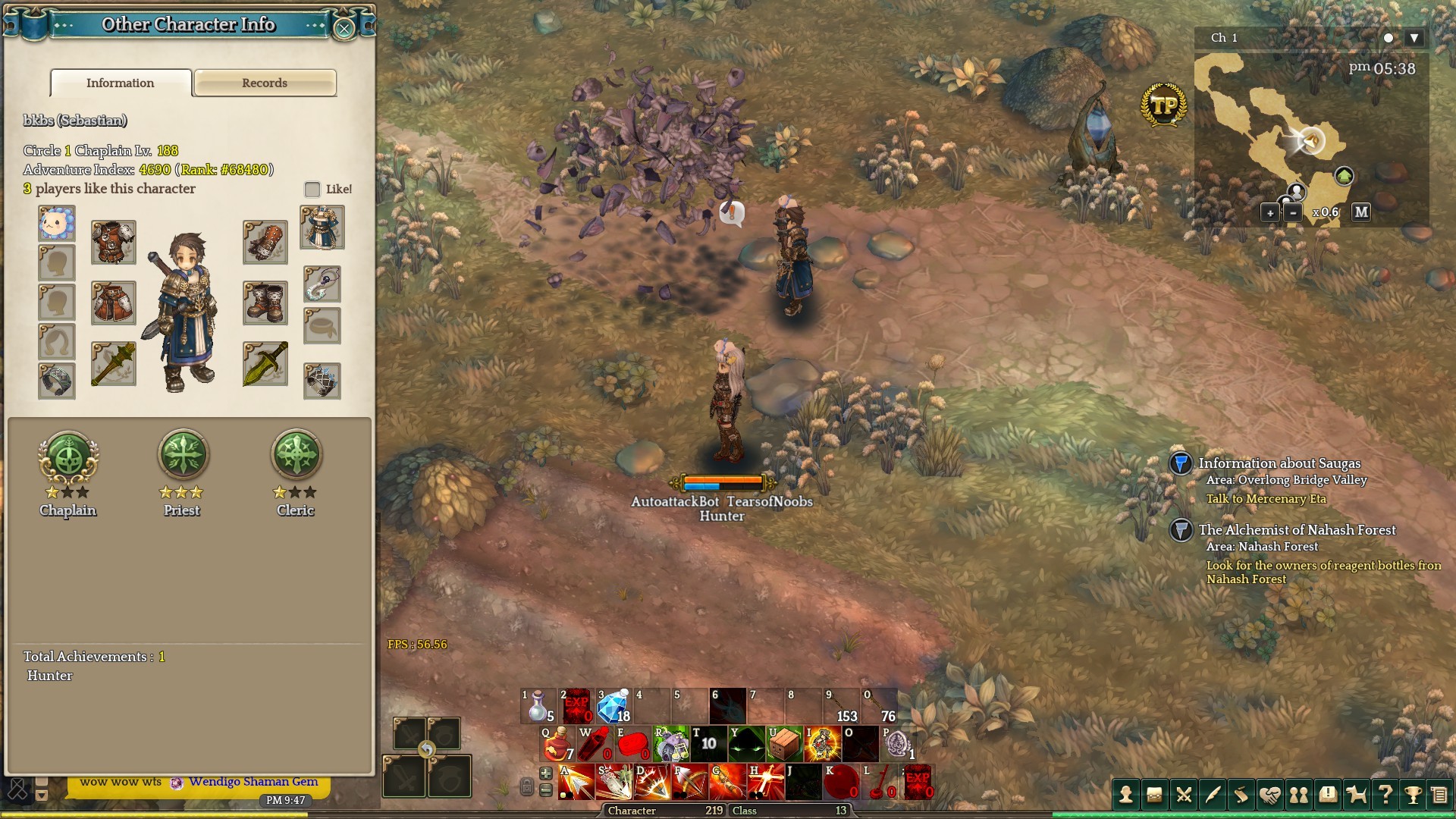Select The Alchemist of Nahash Forest quest
Image resolution: width=1456 pixels, height=819 pixels.
coord(1296,530)
